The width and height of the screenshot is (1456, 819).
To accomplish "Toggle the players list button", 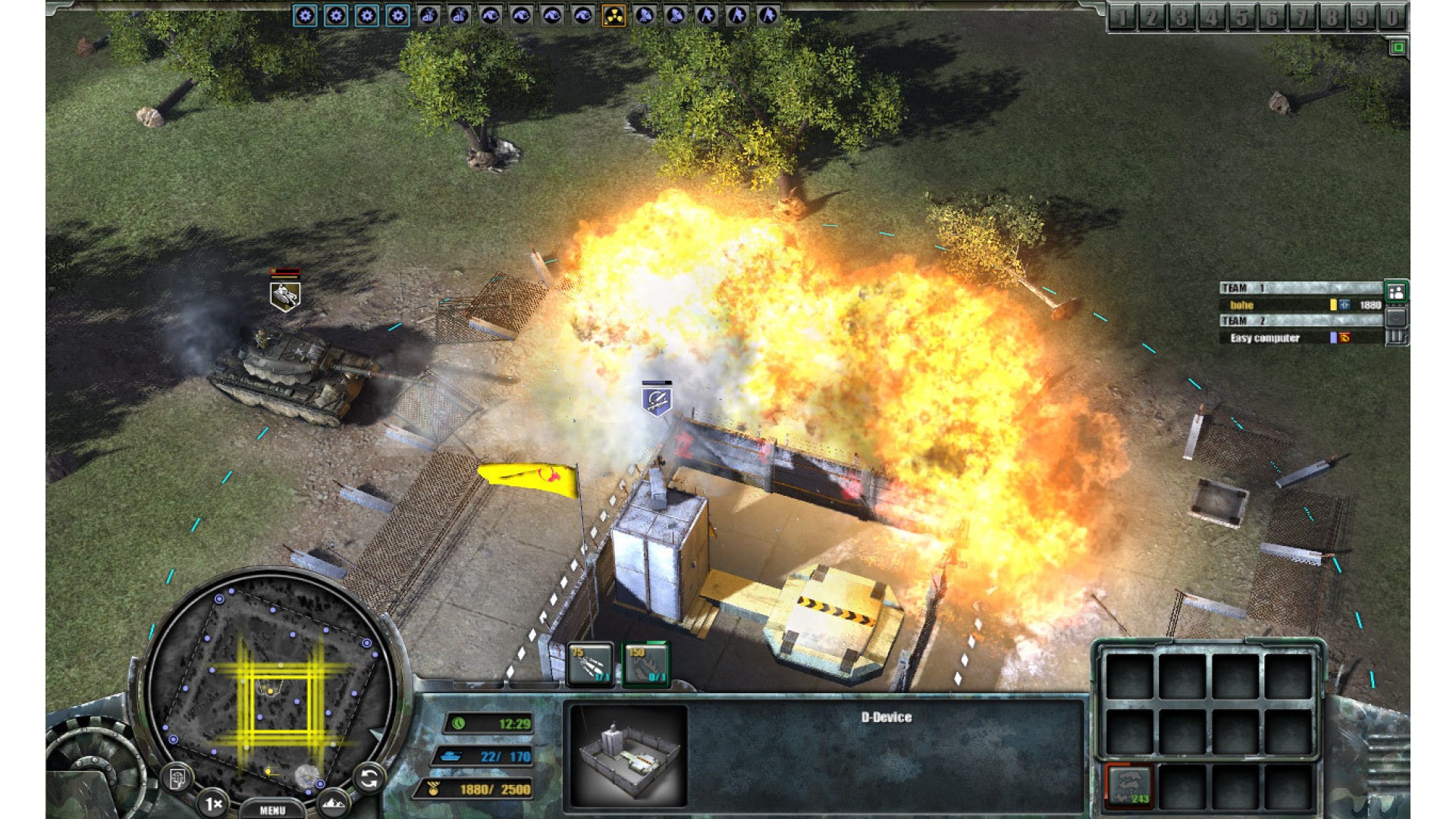I will pyautogui.click(x=1396, y=291).
